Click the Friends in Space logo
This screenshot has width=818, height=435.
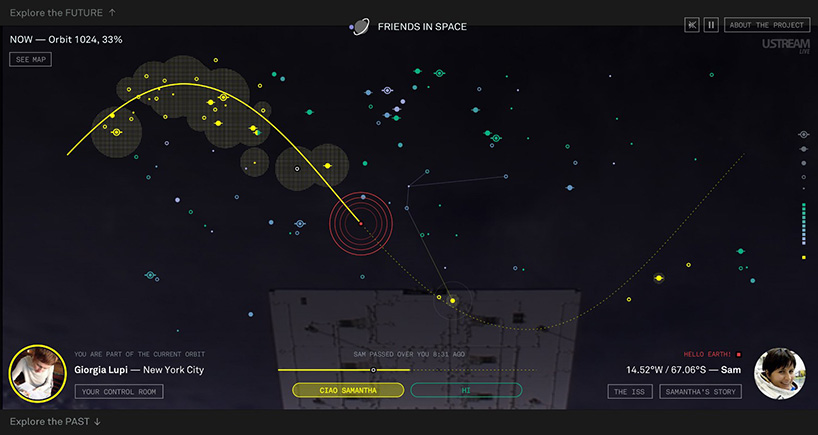pyautogui.click(x=409, y=27)
